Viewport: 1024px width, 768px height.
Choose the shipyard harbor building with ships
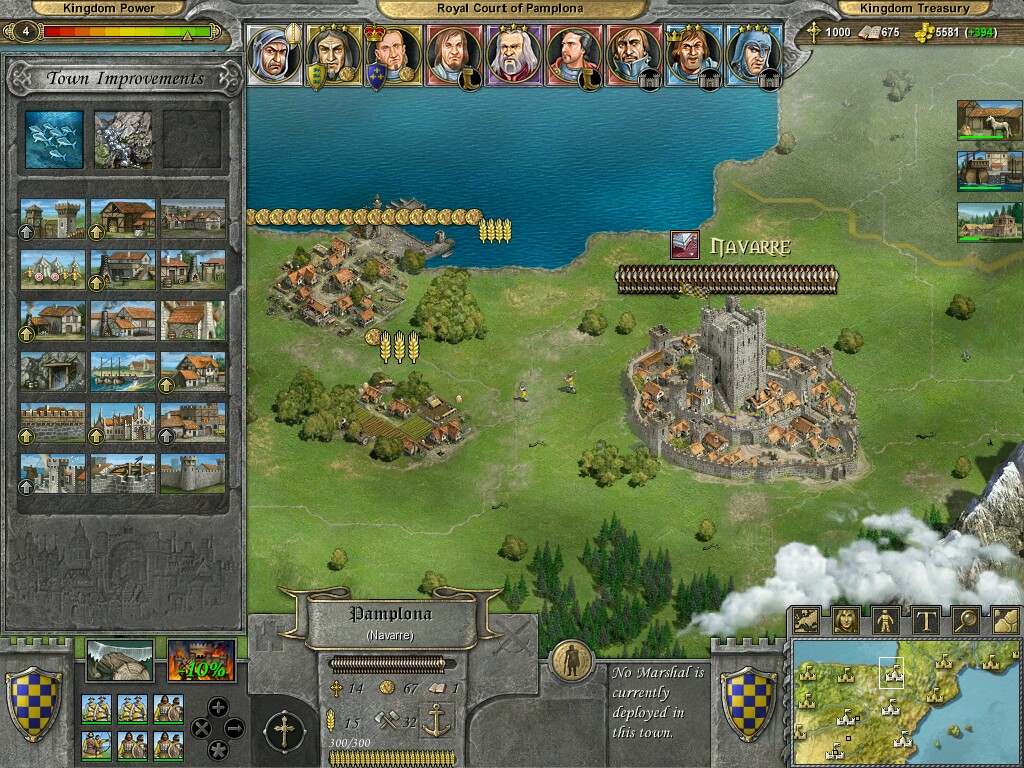pos(123,371)
